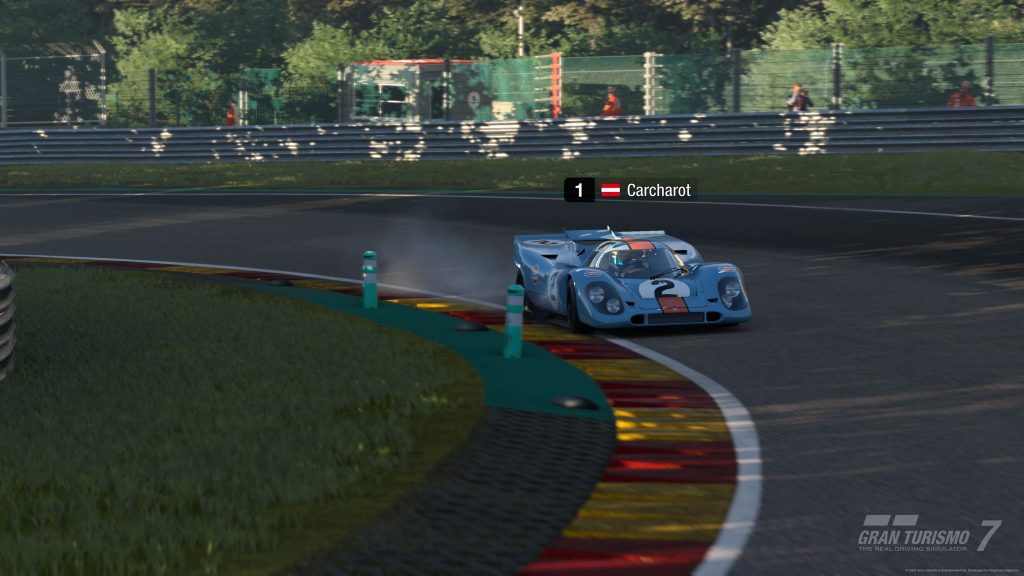This screenshot has width=1024, height=576.
Task: Select the Carcharot driver name tag
Action: pos(657,190)
